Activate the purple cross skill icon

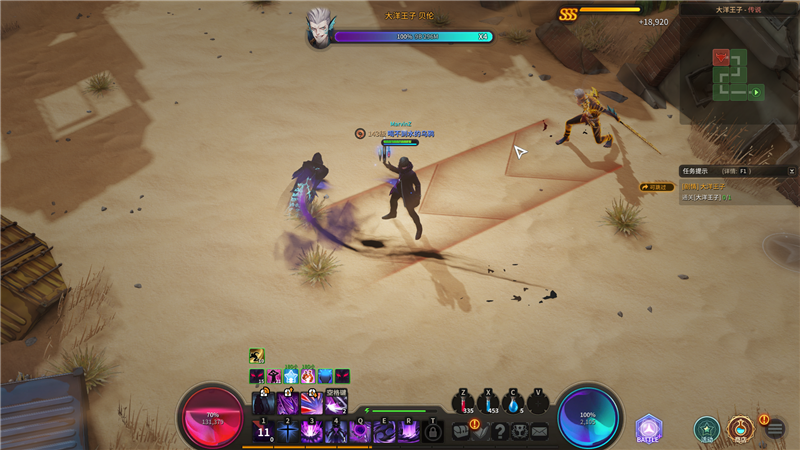(x=288, y=431)
